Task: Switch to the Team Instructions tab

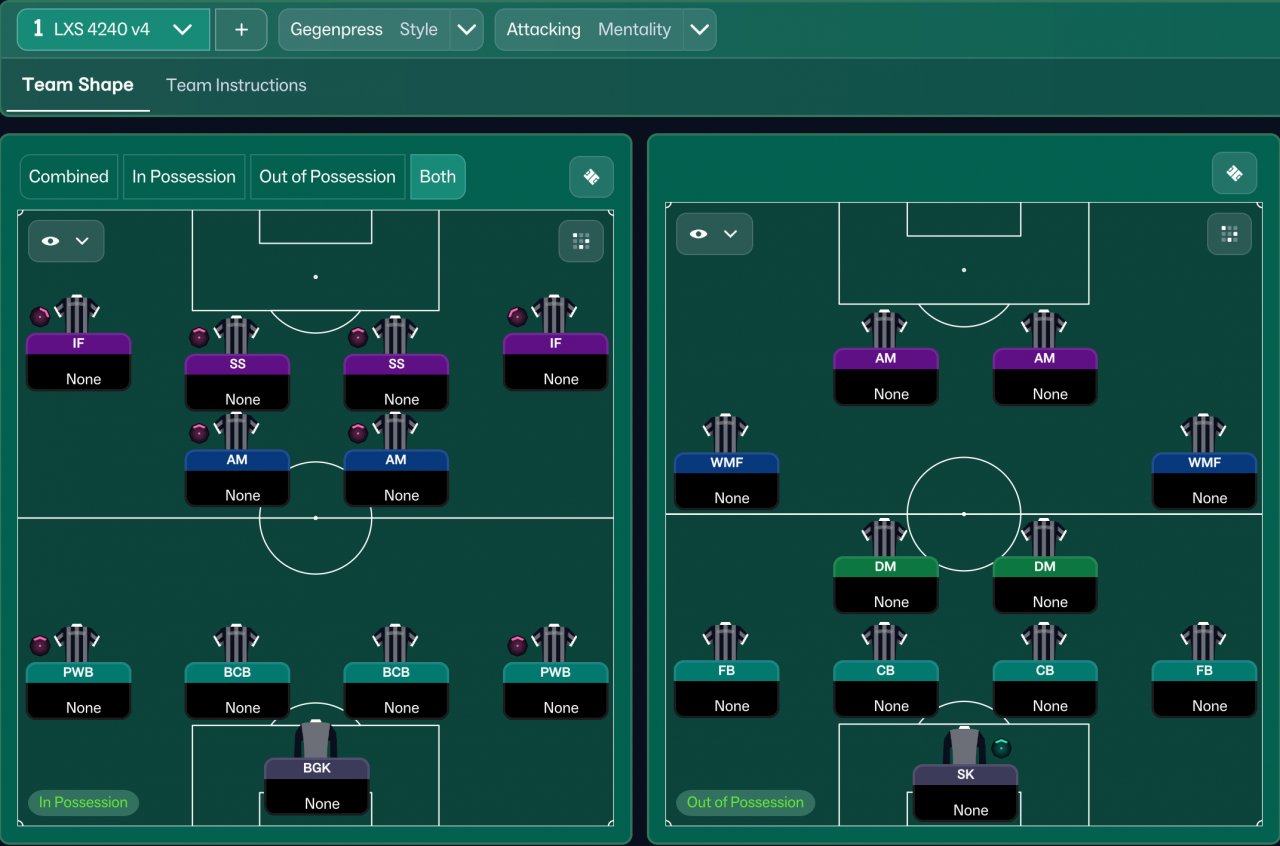Action: click(x=236, y=85)
